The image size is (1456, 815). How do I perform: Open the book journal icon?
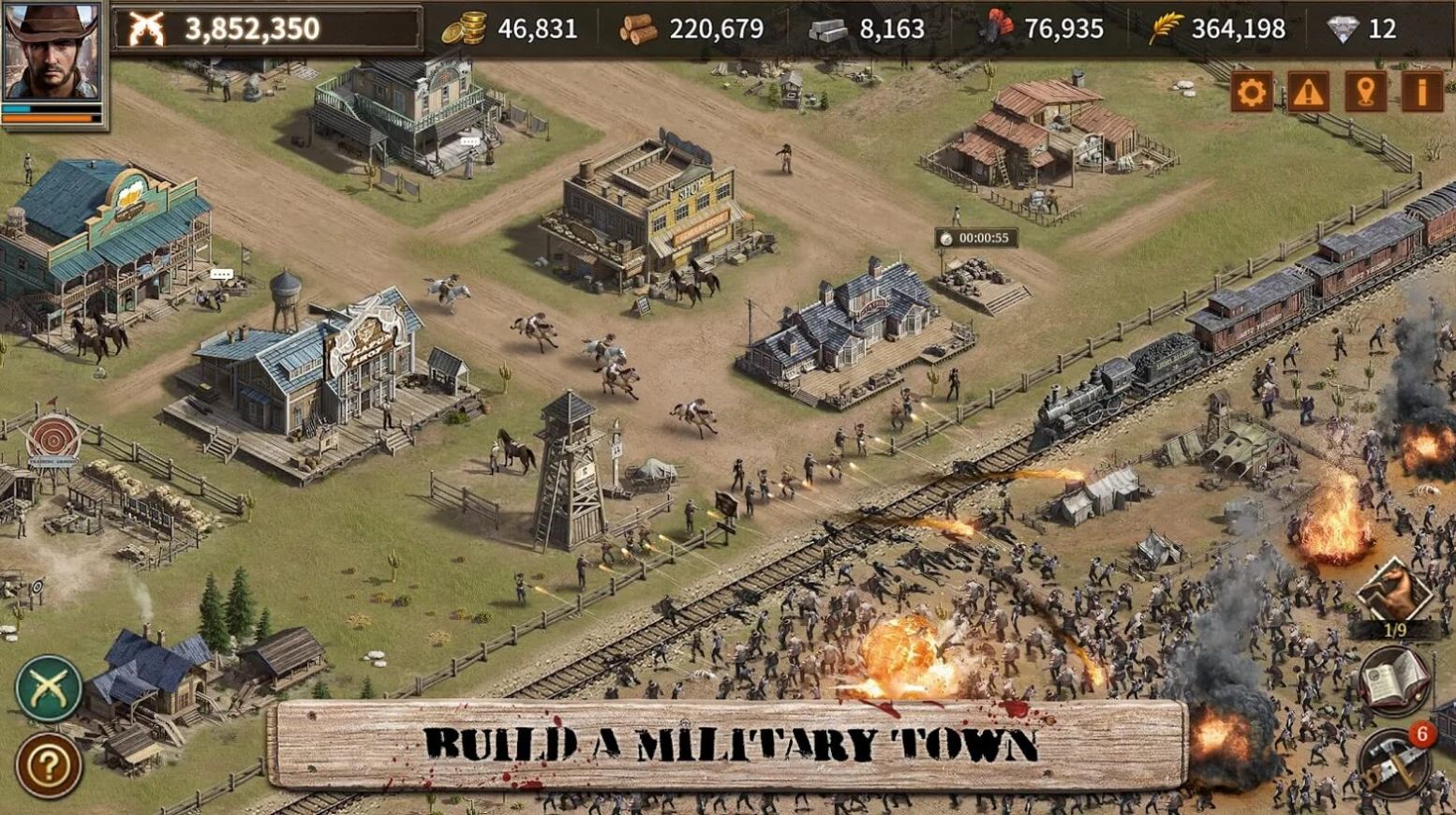coord(1394,681)
